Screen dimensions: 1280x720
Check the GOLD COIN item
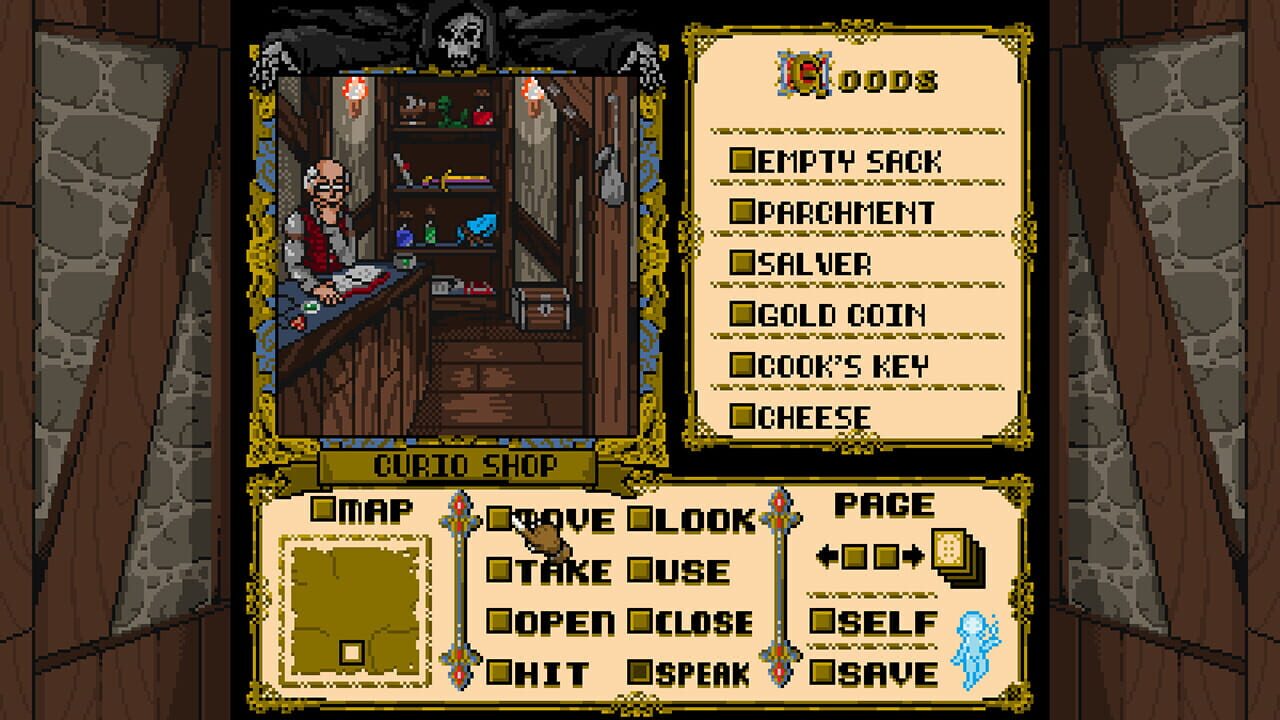click(x=742, y=313)
